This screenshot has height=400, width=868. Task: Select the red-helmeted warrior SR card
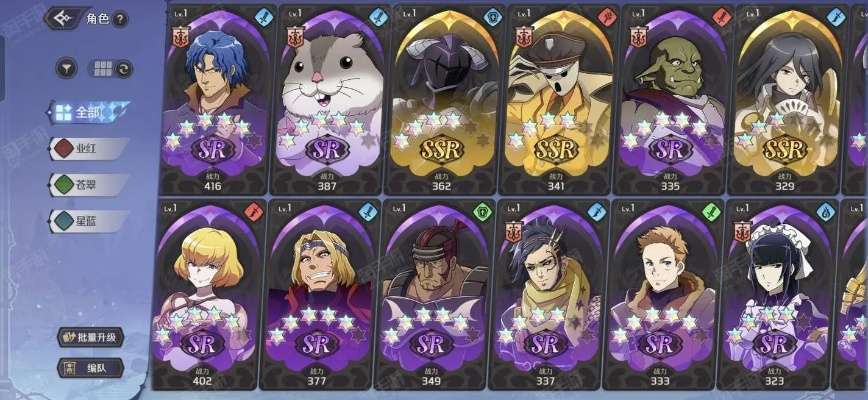pyautogui.click(x=433, y=295)
